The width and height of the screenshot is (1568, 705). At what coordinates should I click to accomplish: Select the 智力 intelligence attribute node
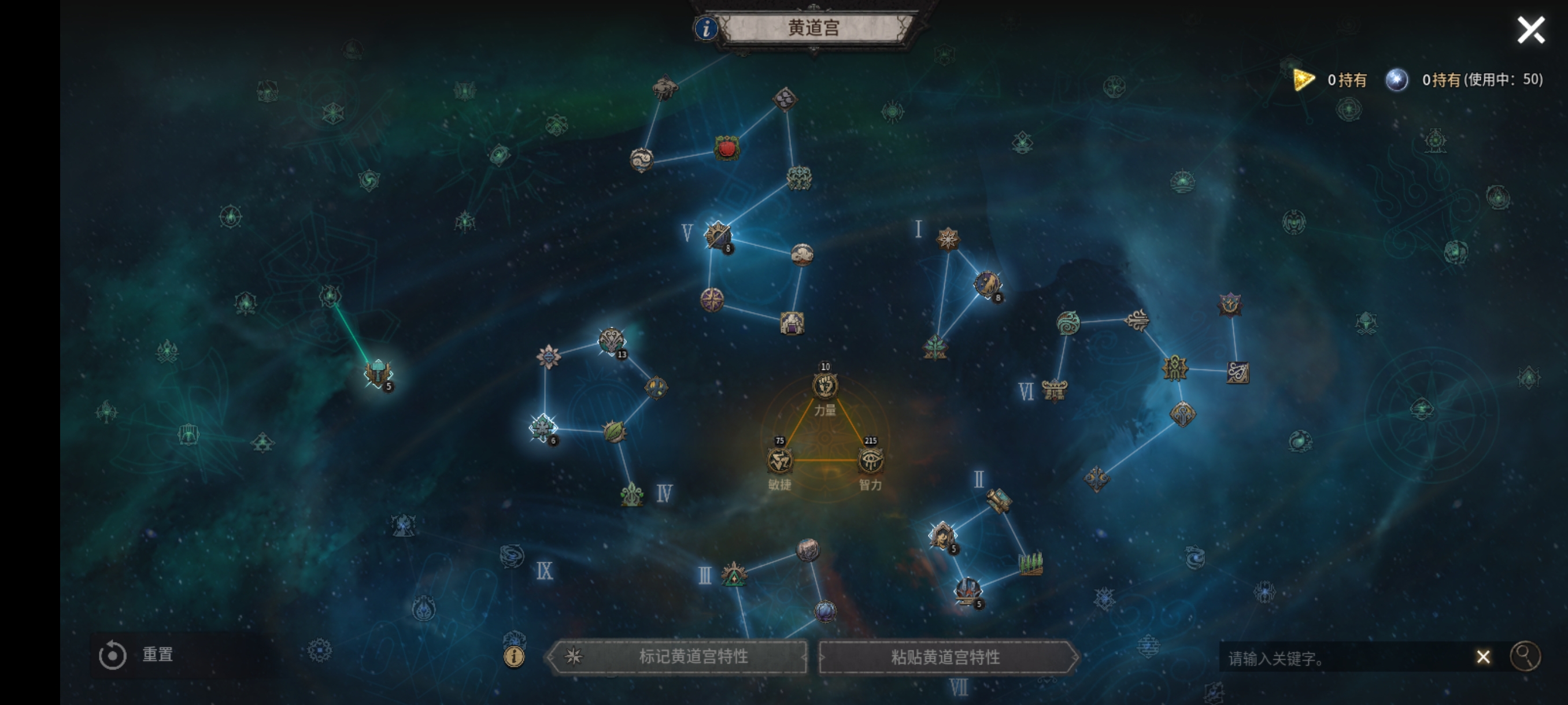(x=870, y=461)
